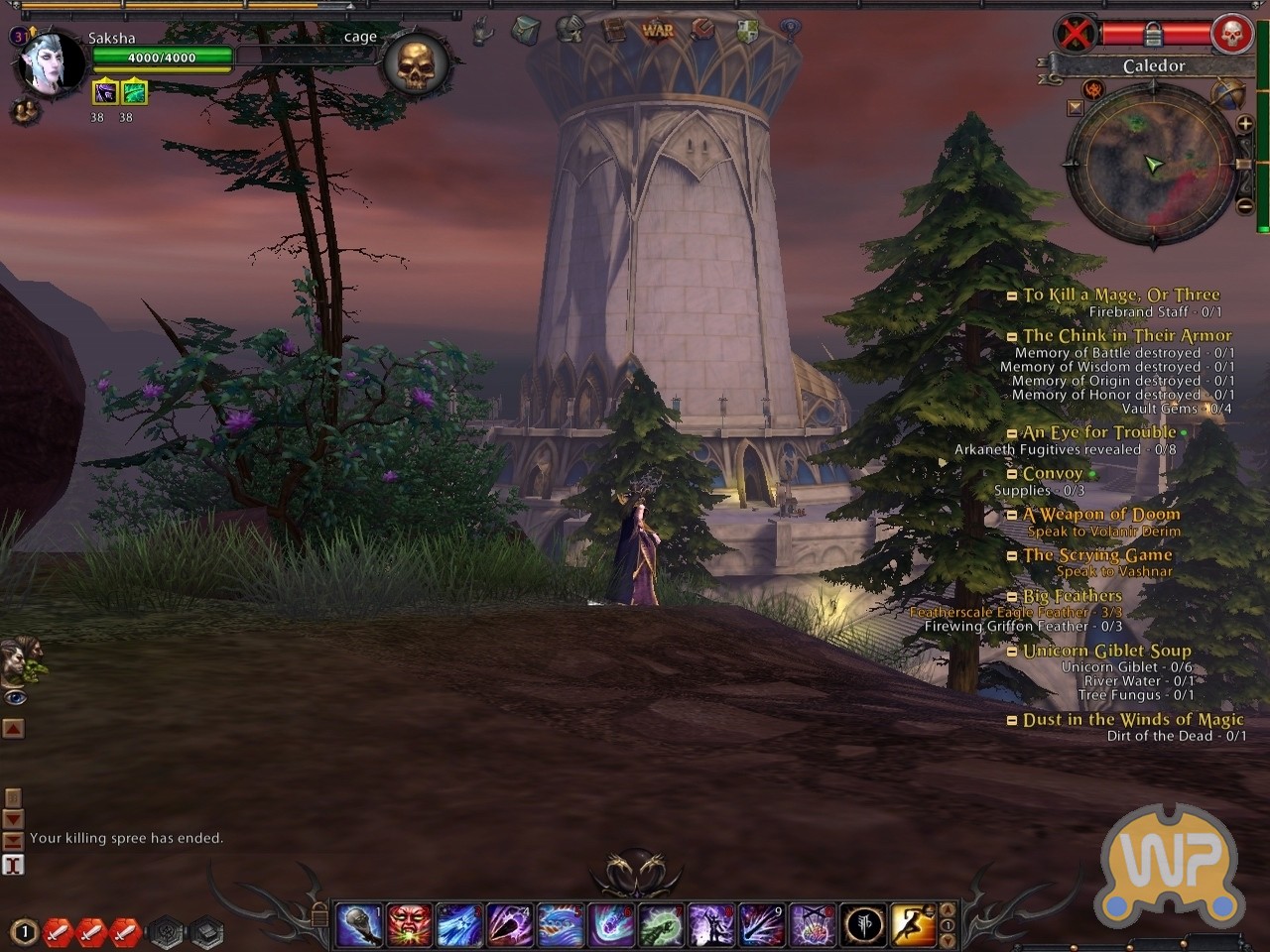This screenshot has height=952, width=1270.
Task: Click the mailbox envelope icon beside minimap
Action: [1076, 107]
